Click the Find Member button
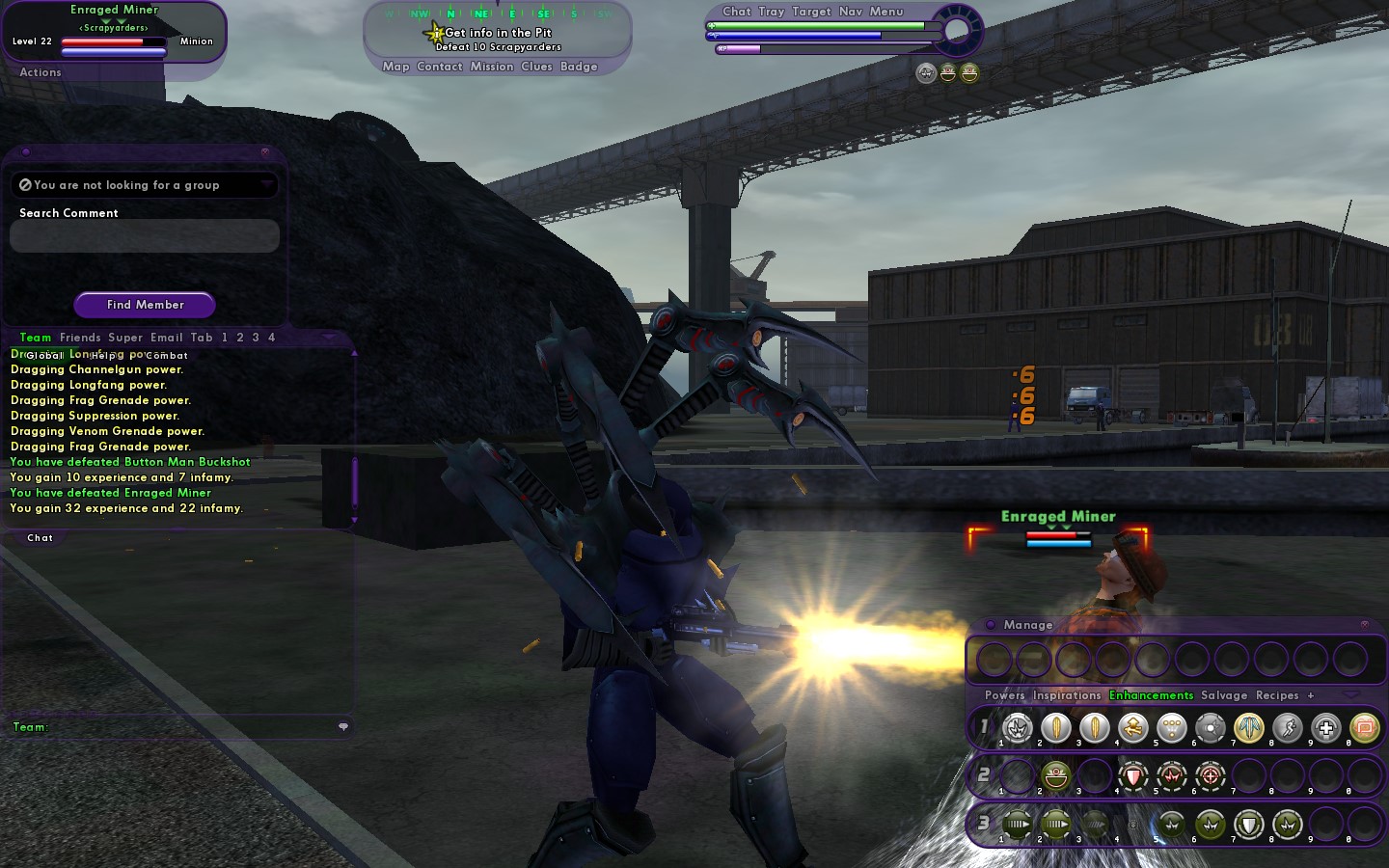The width and height of the screenshot is (1389, 868). (145, 305)
